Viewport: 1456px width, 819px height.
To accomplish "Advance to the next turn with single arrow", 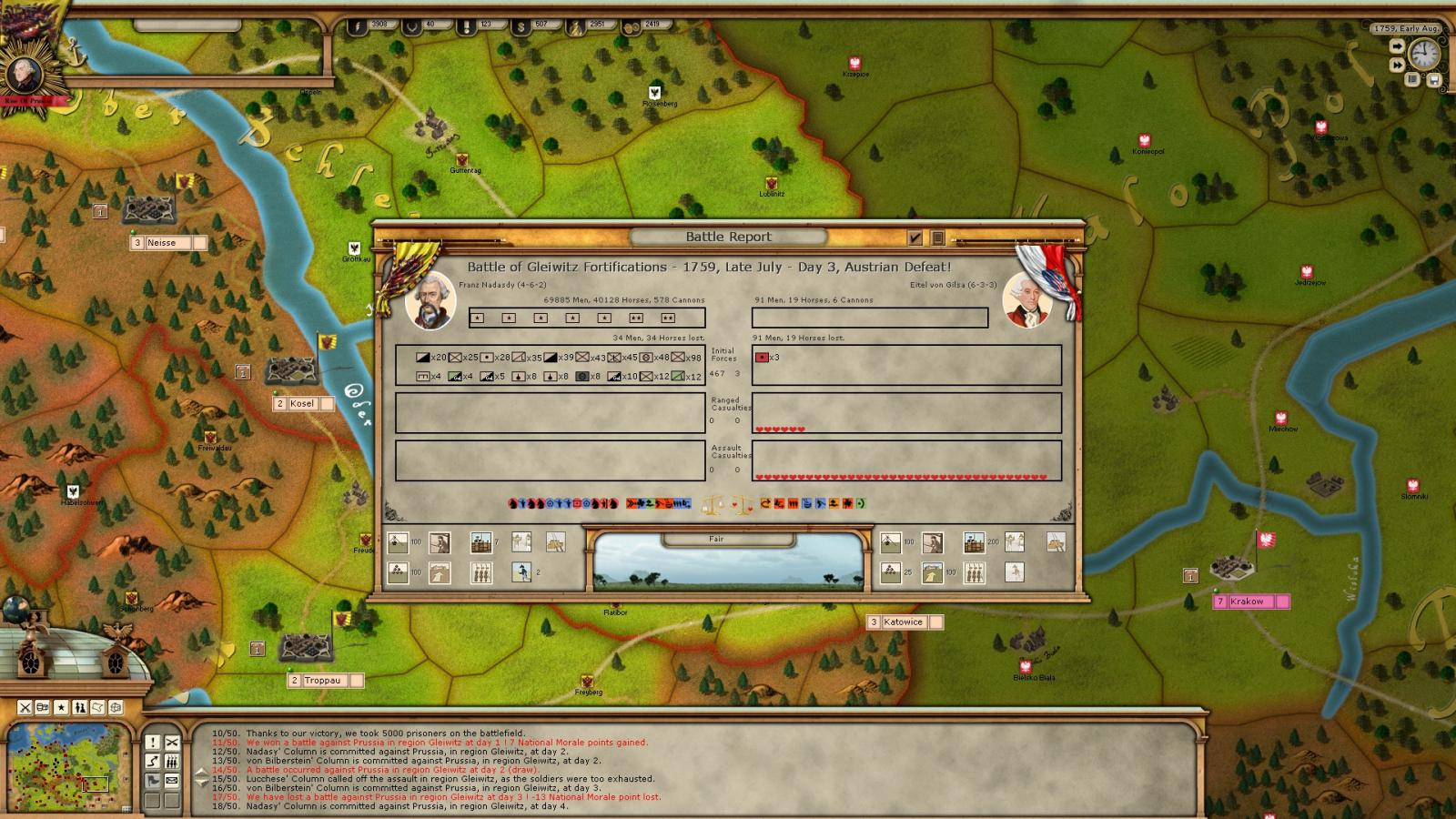I will 1396,45.
